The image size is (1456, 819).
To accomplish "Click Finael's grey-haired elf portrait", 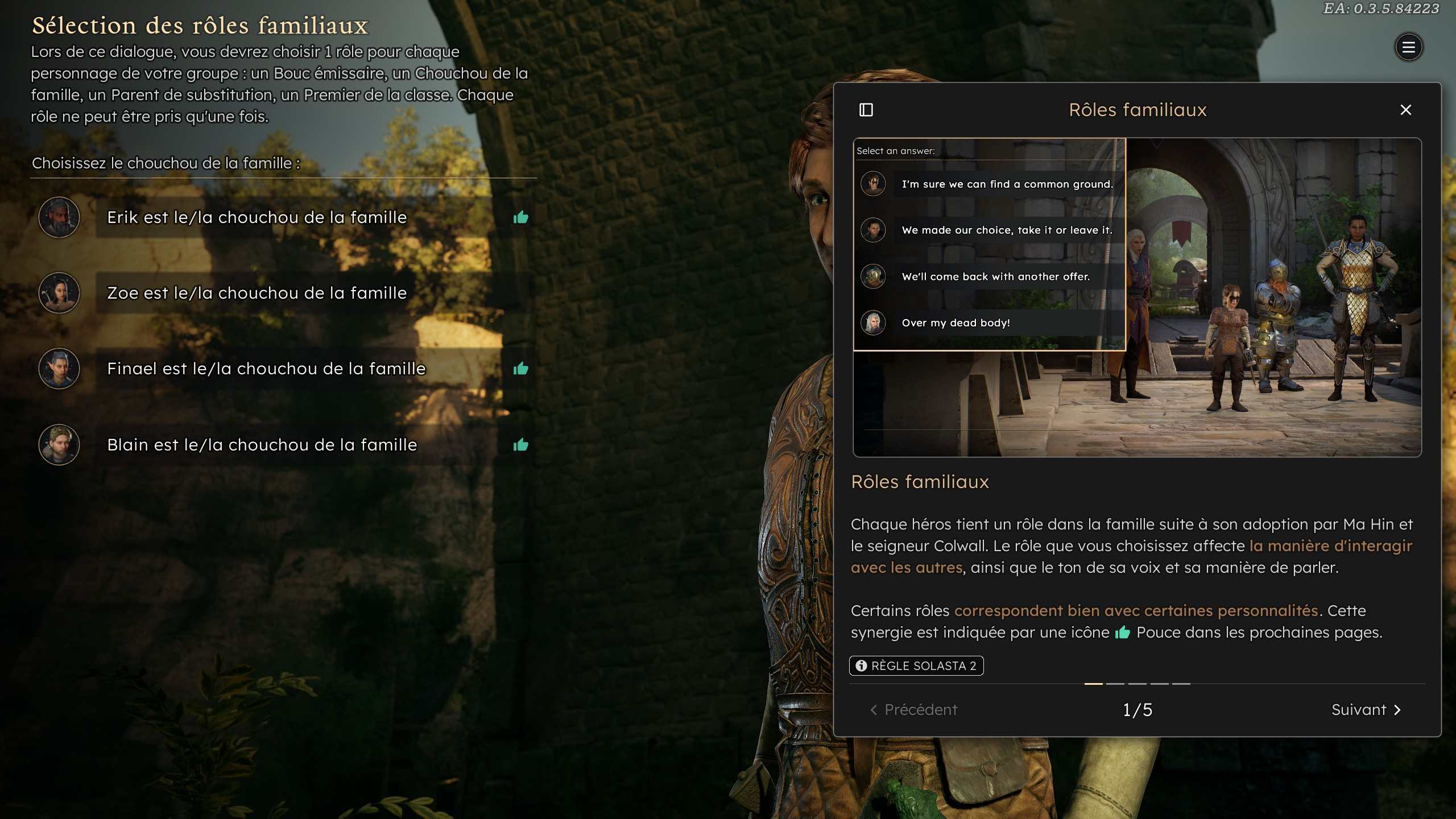I will (x=59, y=369).
